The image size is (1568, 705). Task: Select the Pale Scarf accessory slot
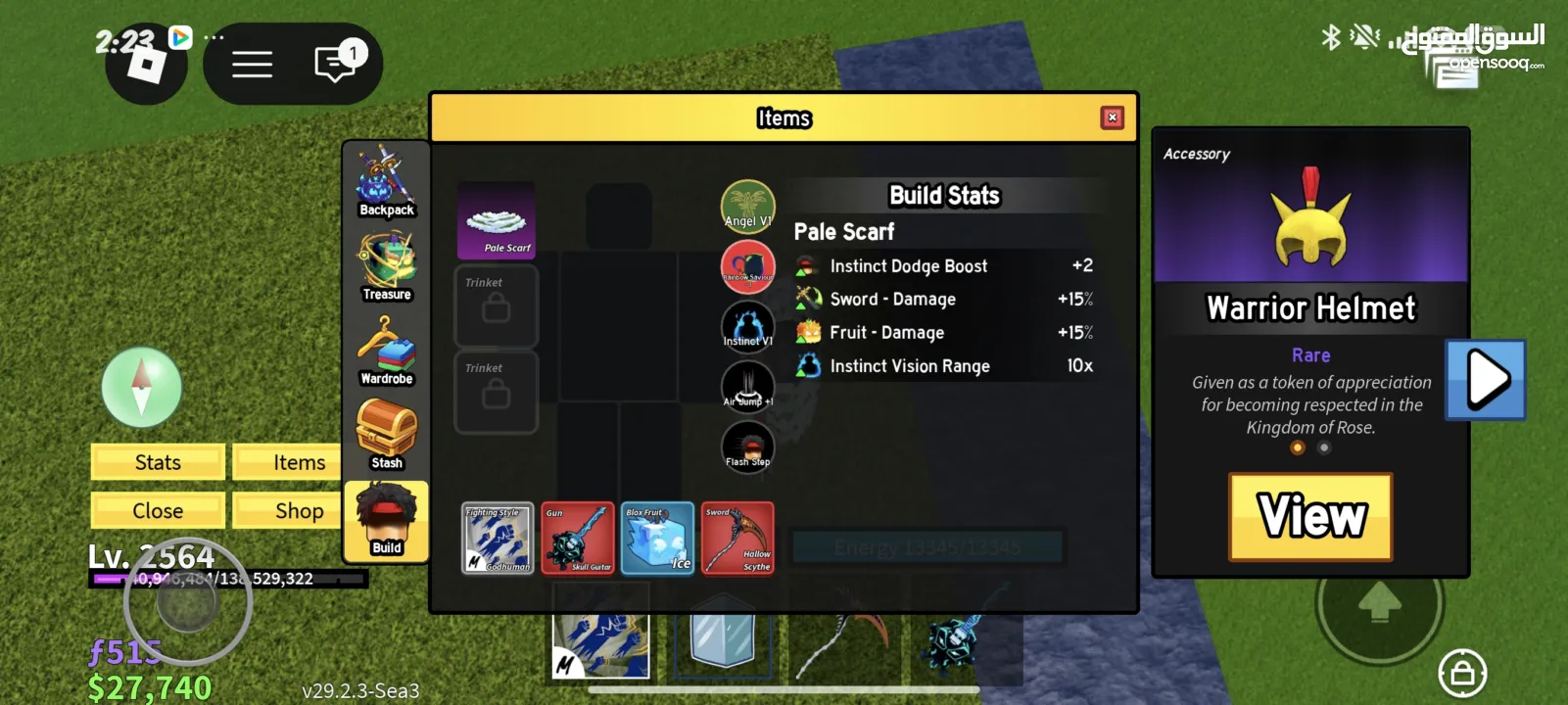click(x=497, y=220)
